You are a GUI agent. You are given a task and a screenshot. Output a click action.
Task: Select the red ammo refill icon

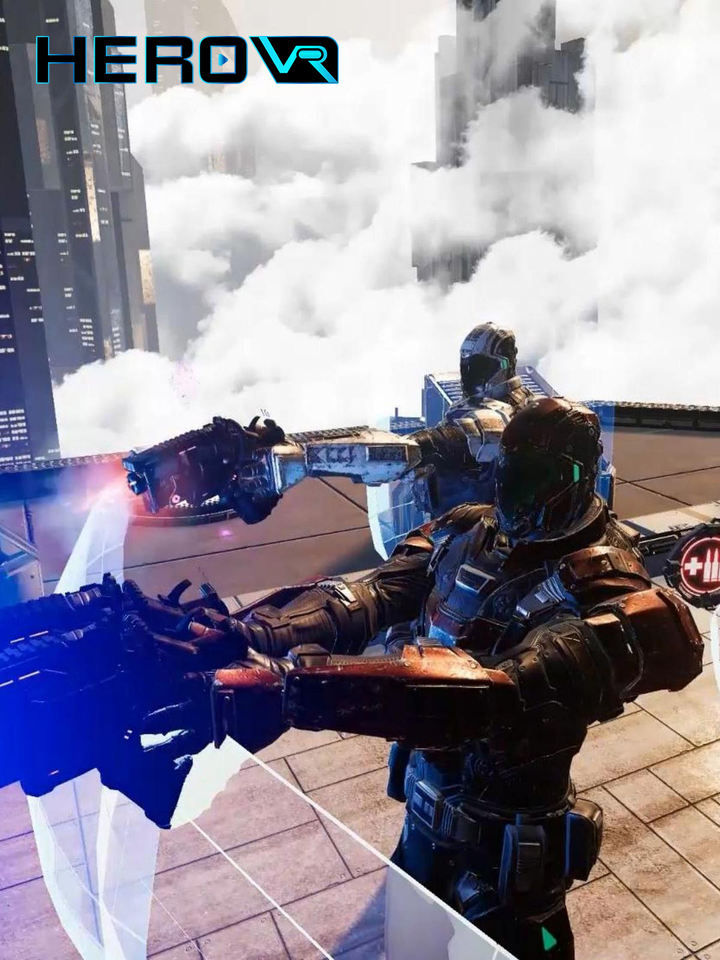[699, 561]
